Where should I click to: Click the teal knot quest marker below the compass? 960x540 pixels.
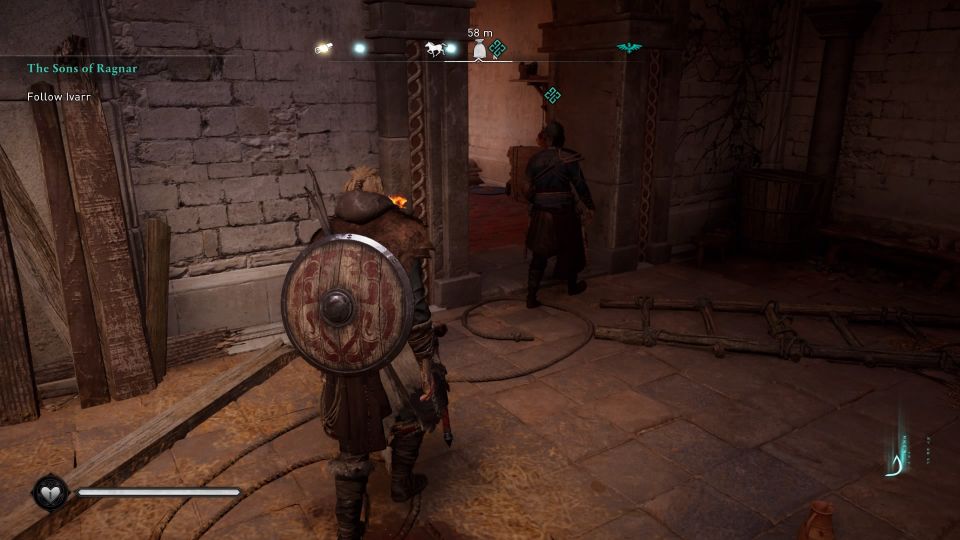552,95
